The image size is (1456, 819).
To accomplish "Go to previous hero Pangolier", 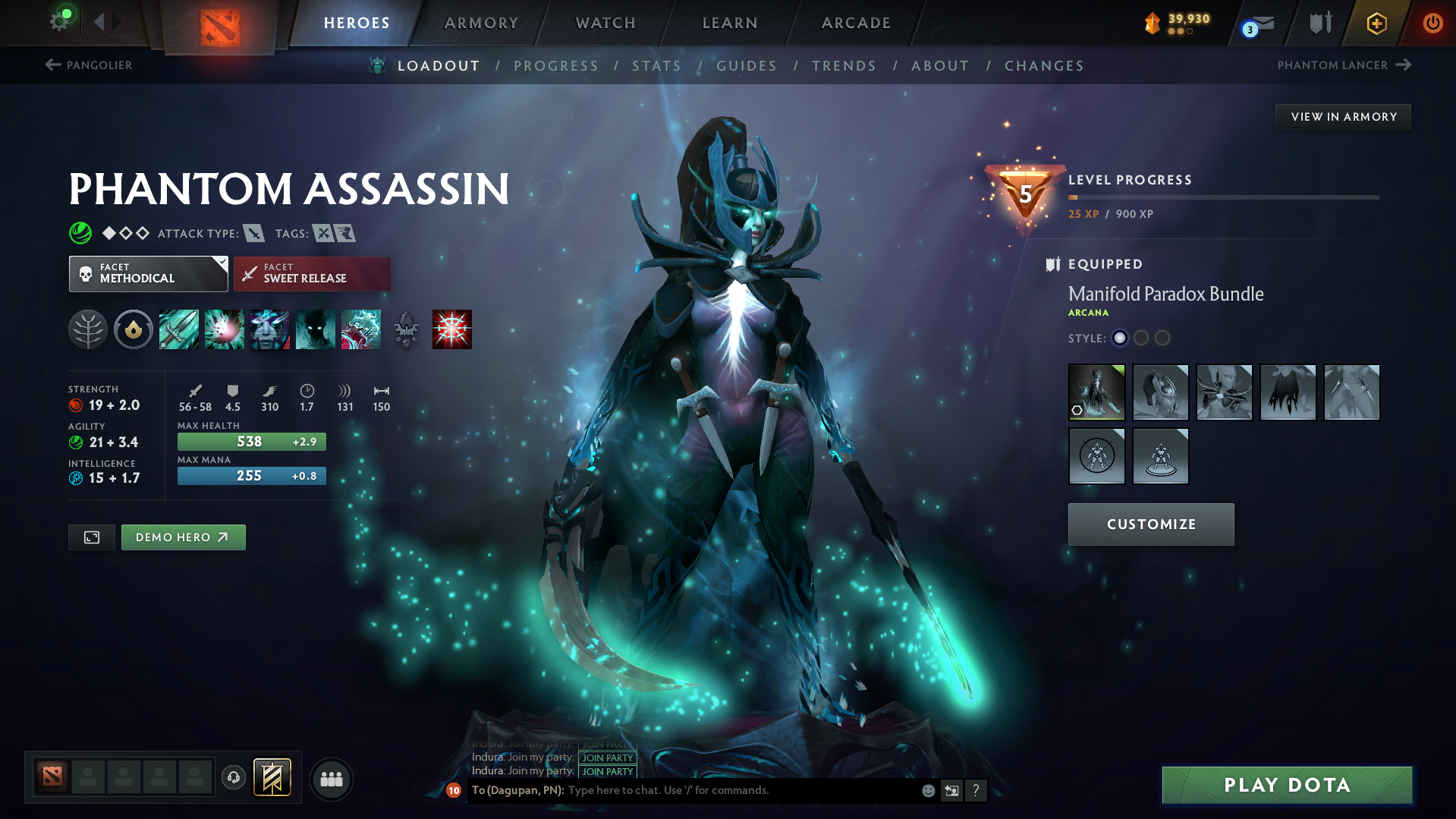I will [89, 65].
